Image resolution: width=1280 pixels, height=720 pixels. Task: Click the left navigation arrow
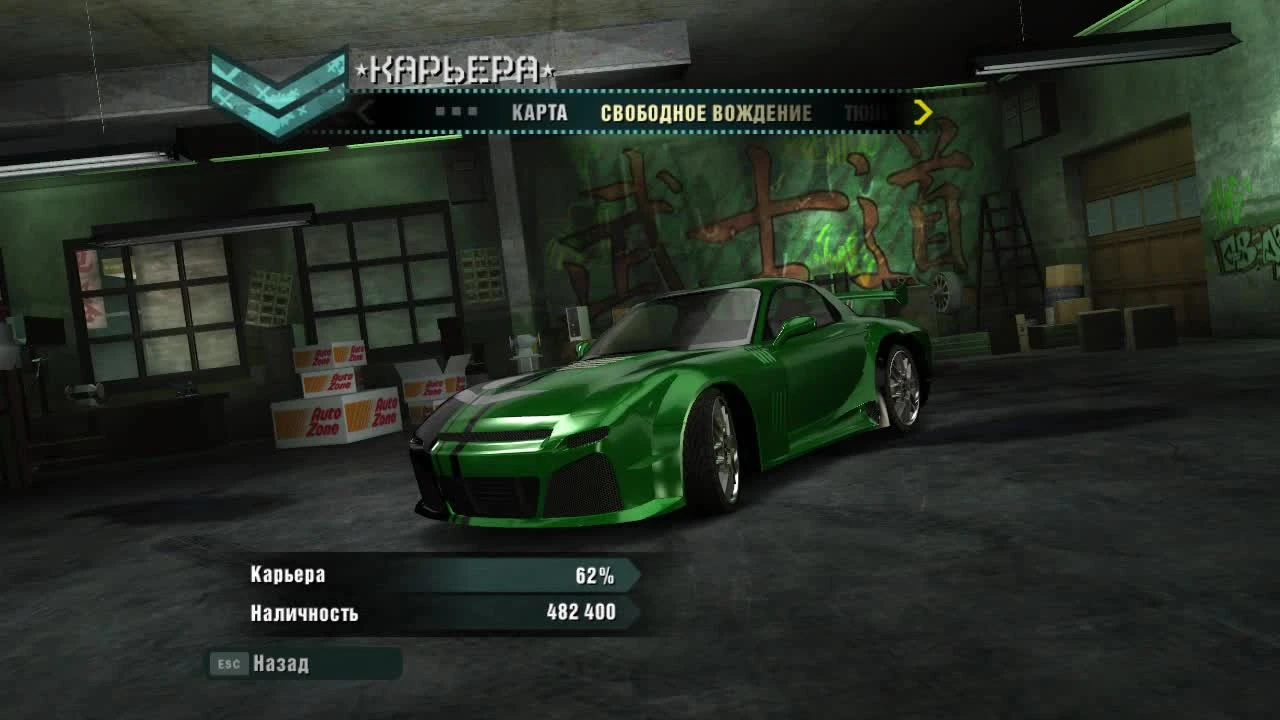[364, 112]
